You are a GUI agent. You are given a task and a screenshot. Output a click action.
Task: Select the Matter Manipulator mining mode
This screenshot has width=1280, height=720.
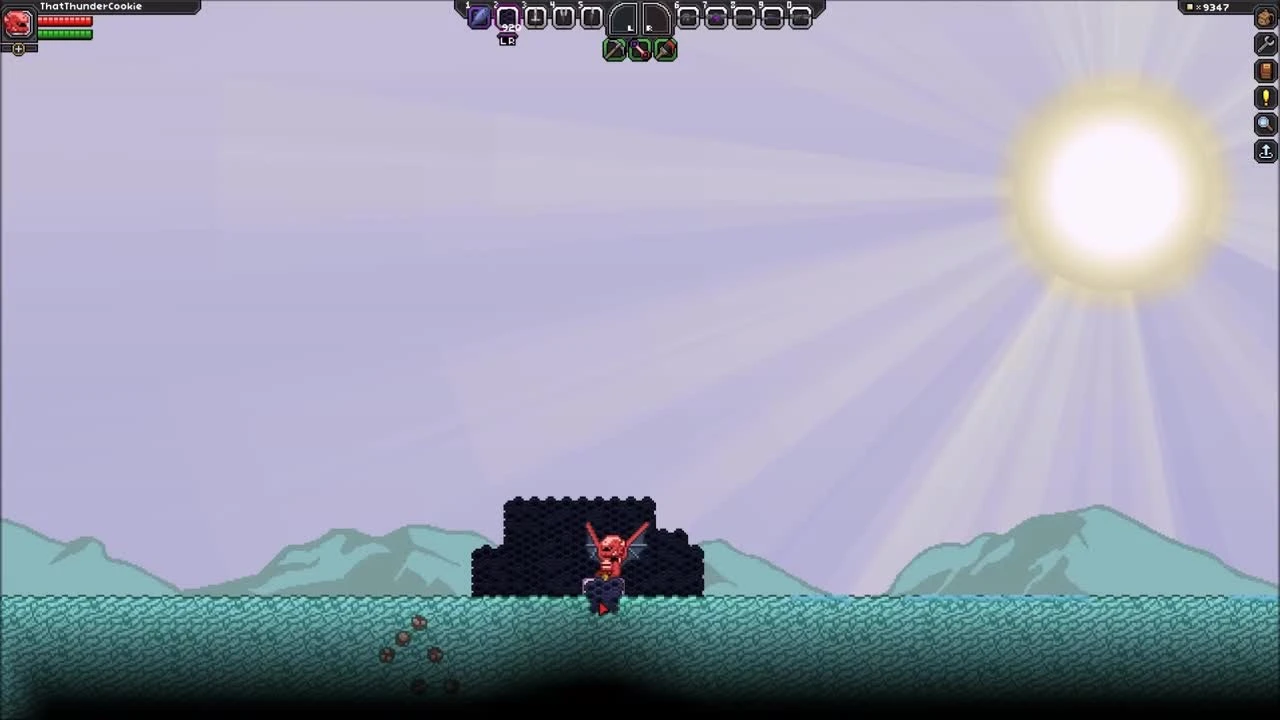point(616,50)
